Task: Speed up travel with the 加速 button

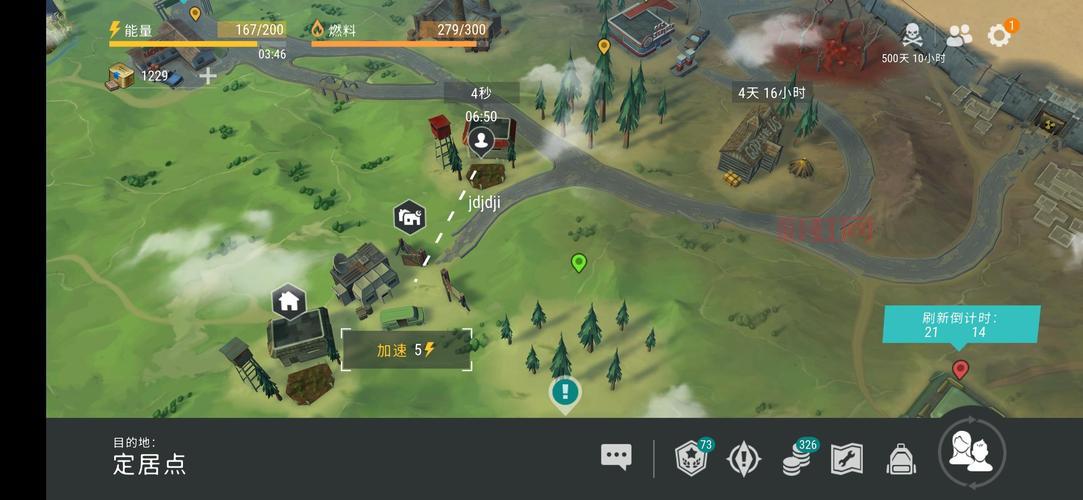Action: pyautogui.click(x=406, y=350)
